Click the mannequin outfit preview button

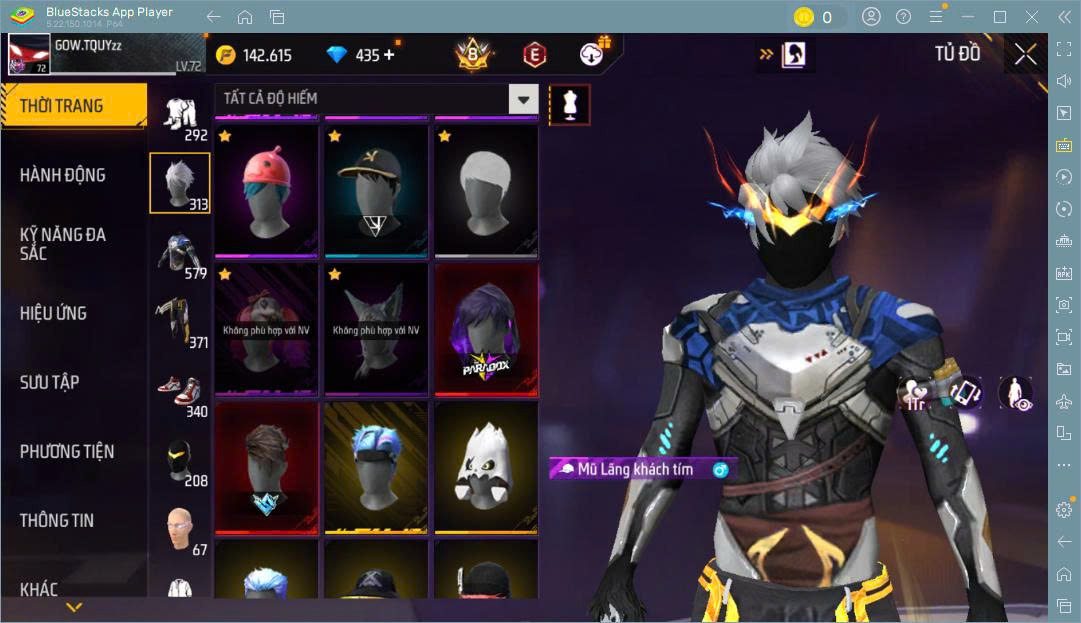coord(569,104)
